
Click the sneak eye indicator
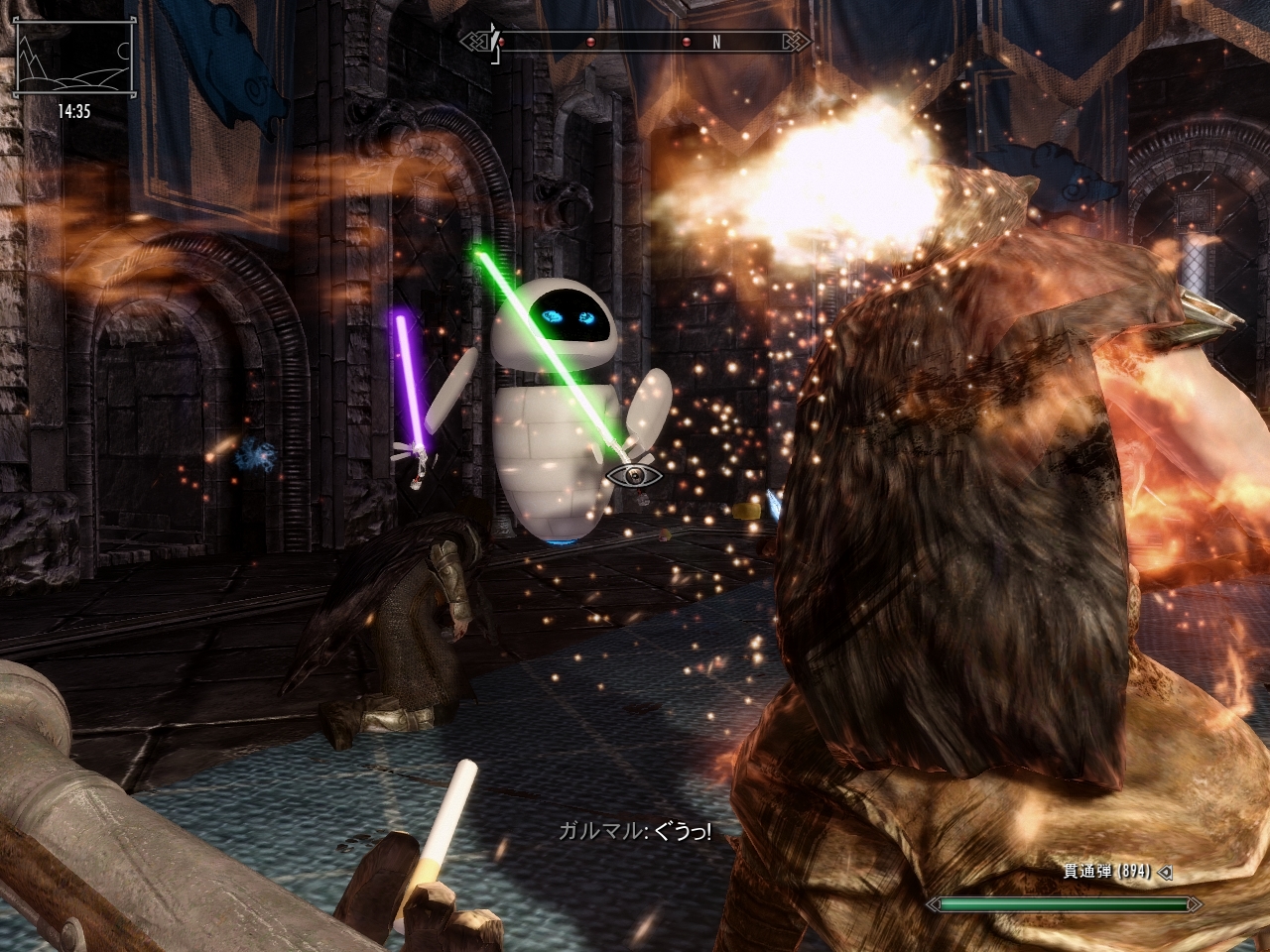[x=635, y=476]
